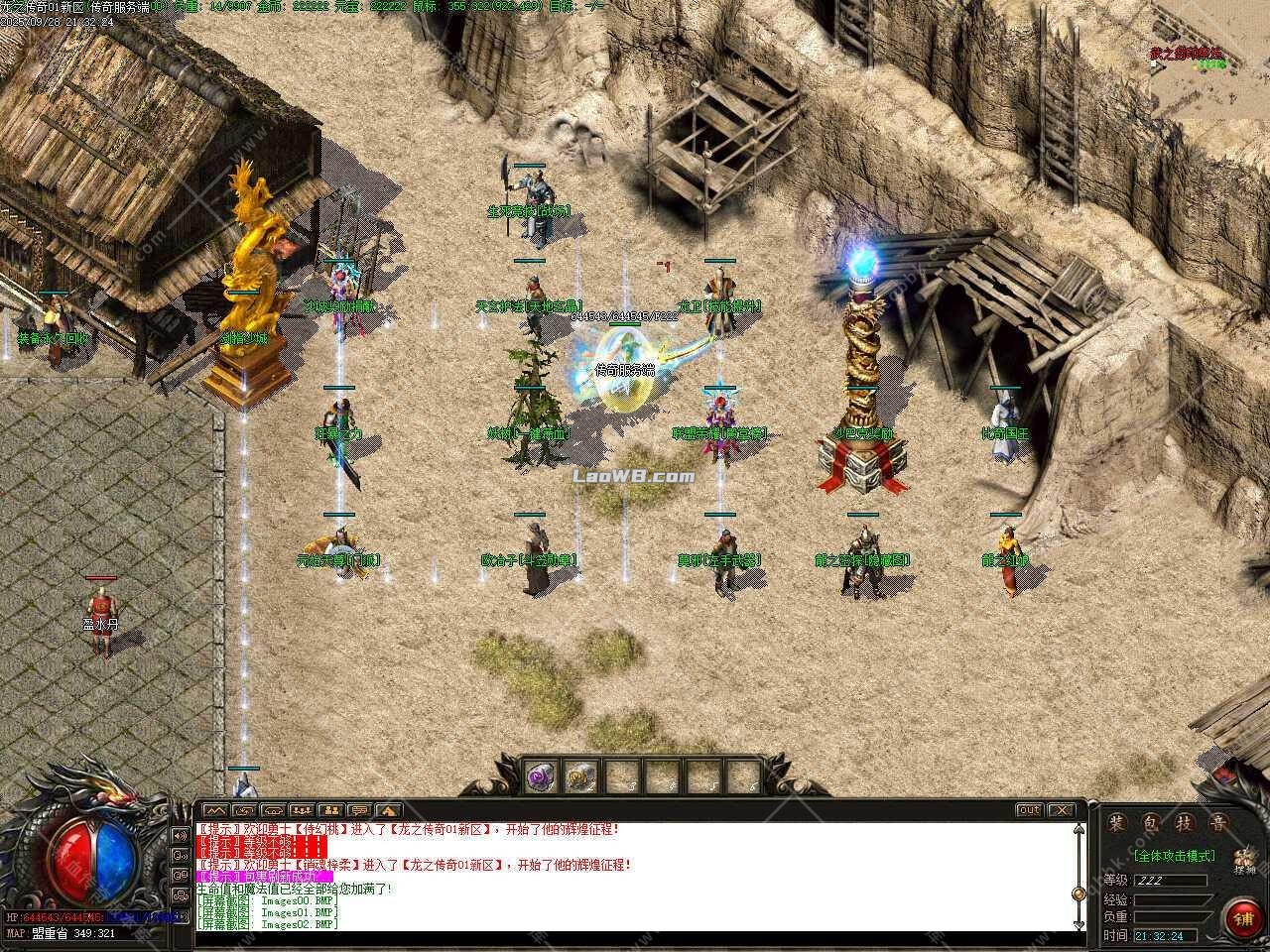Open the 音 sound settings
The image size is (1270, 952).
coord(1216,822)
